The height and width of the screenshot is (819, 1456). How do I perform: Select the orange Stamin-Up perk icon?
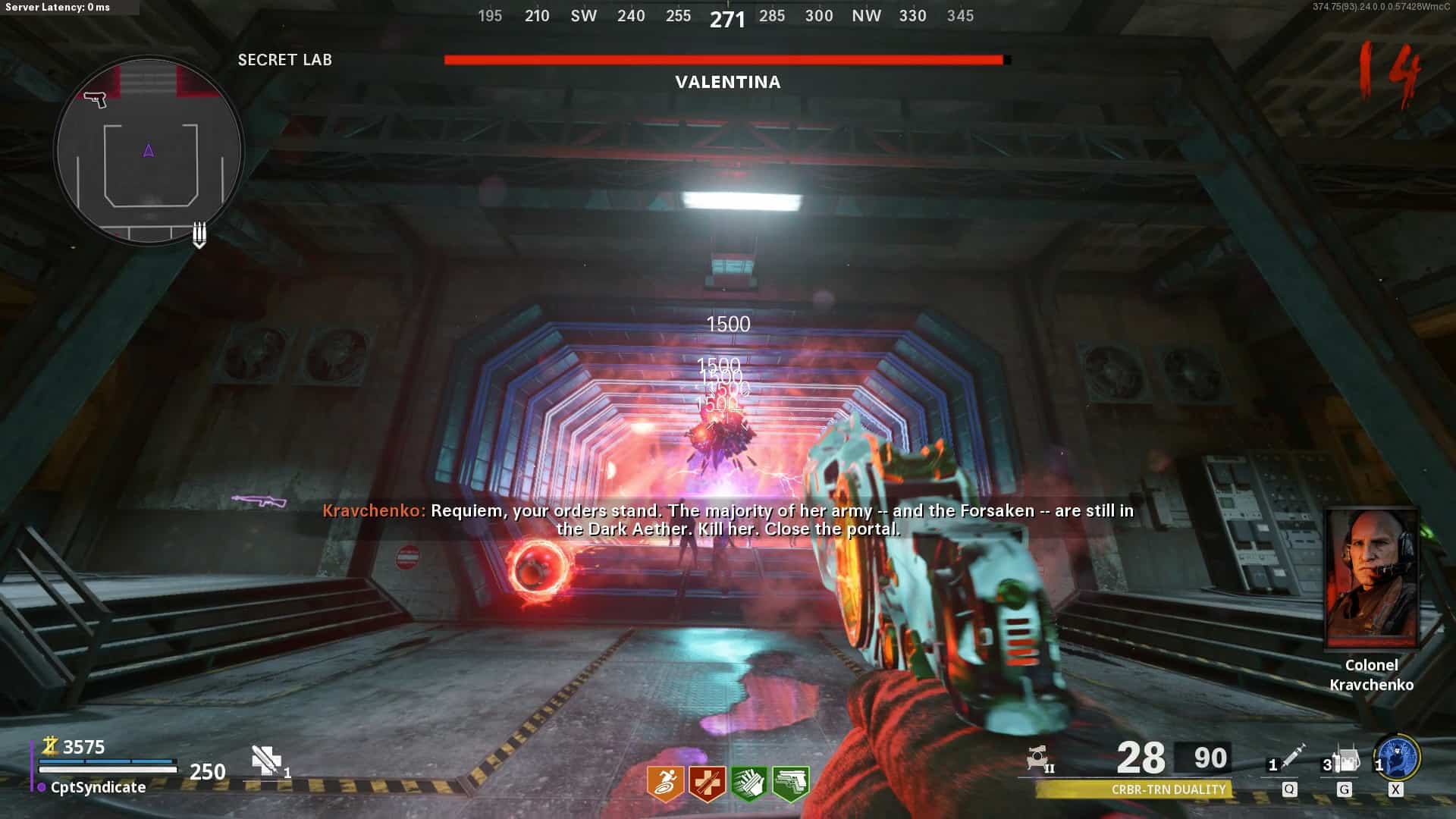[x=665, y=783]
